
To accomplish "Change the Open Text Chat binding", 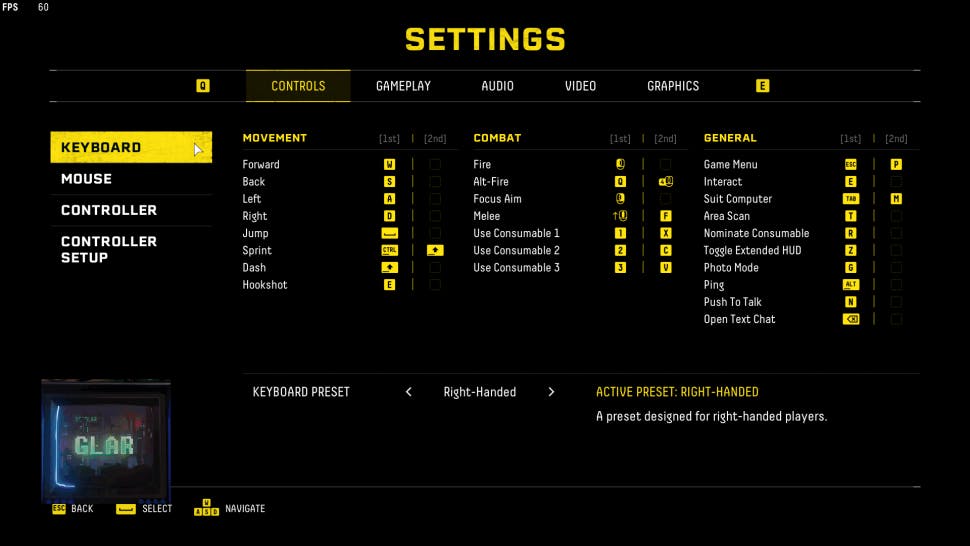I will [851, 319].
